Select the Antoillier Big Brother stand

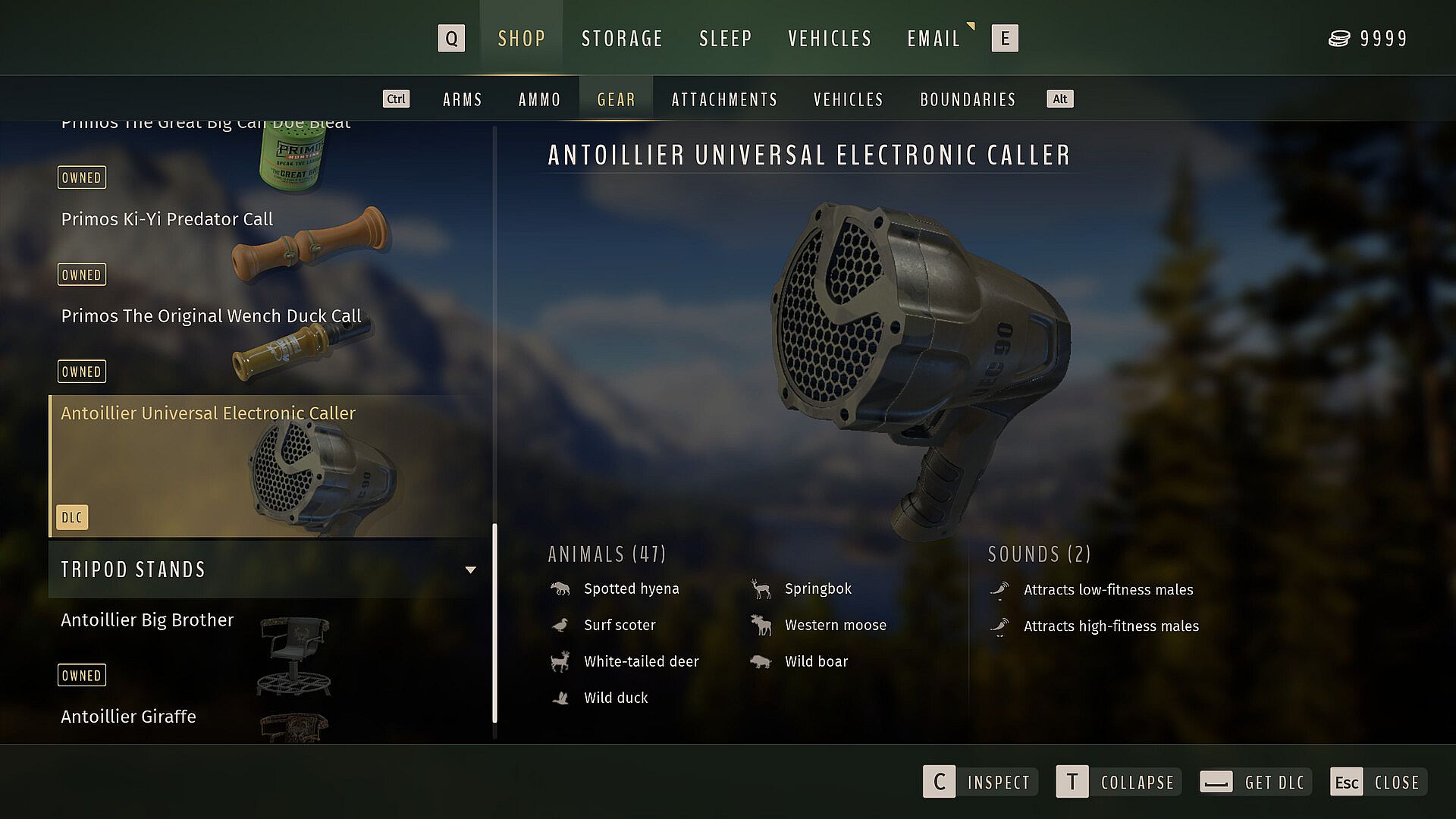coord(147,620)
